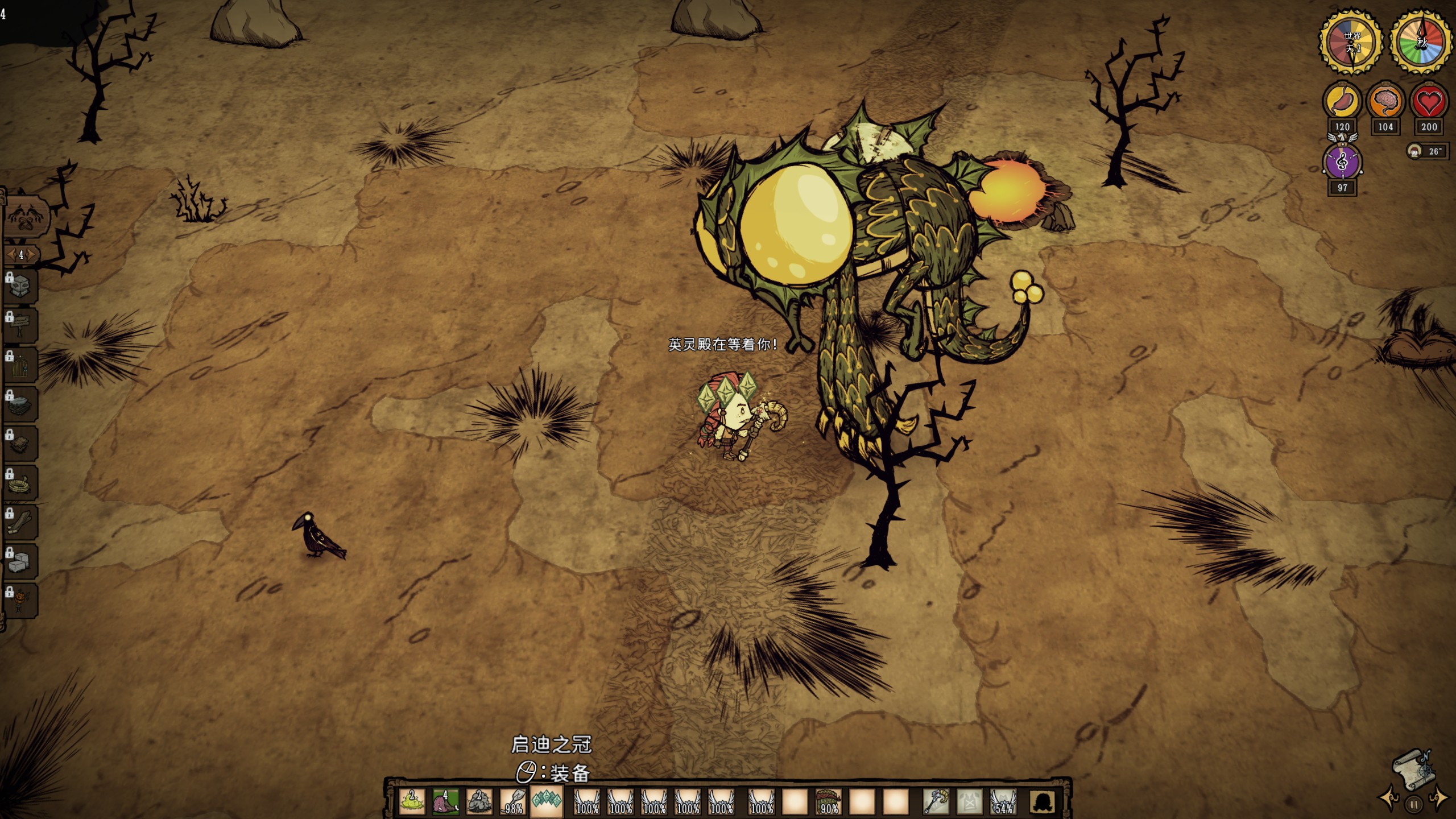Screen dimensions: 1456x819
Task: Choose the locked rope recipe
Action: click(x=20, y=483)
